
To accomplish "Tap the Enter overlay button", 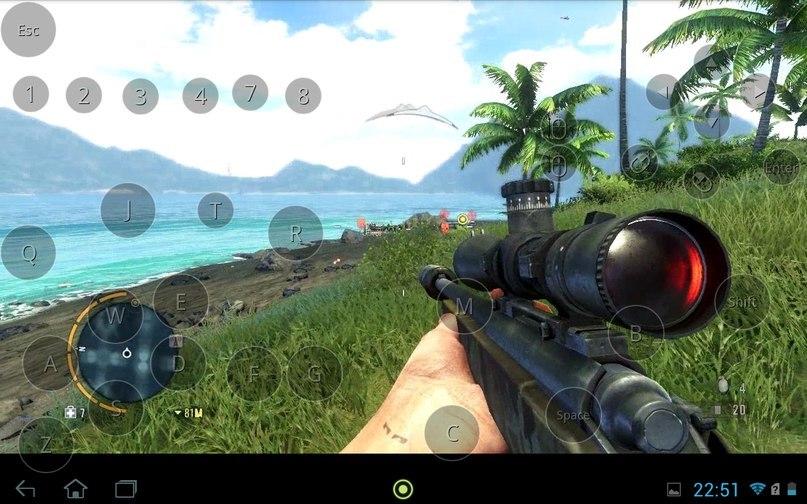I will pos(781,167).
